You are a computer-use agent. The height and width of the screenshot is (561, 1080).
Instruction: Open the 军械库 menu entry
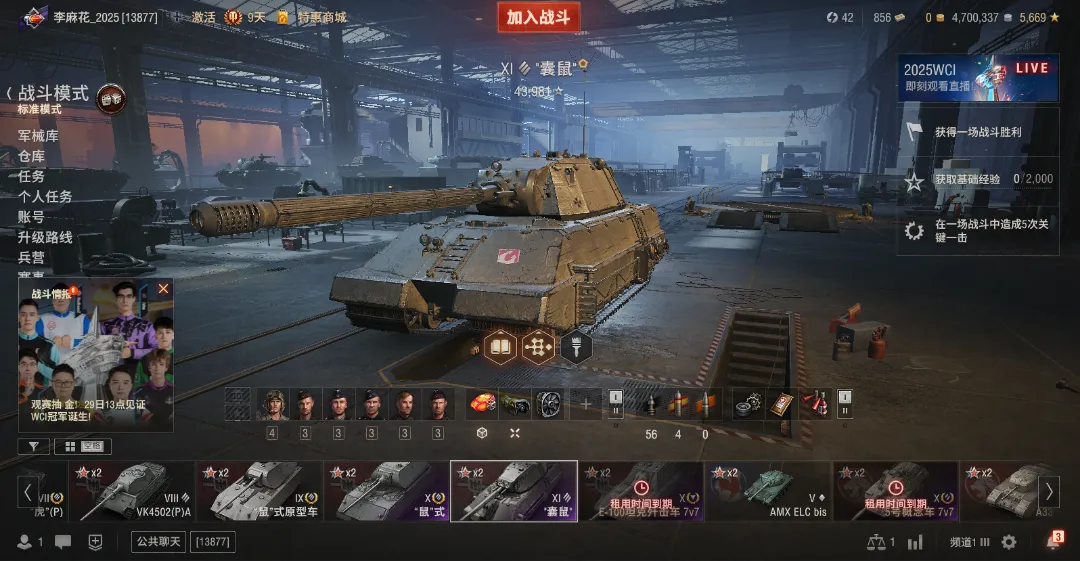[x=38, y=135]
